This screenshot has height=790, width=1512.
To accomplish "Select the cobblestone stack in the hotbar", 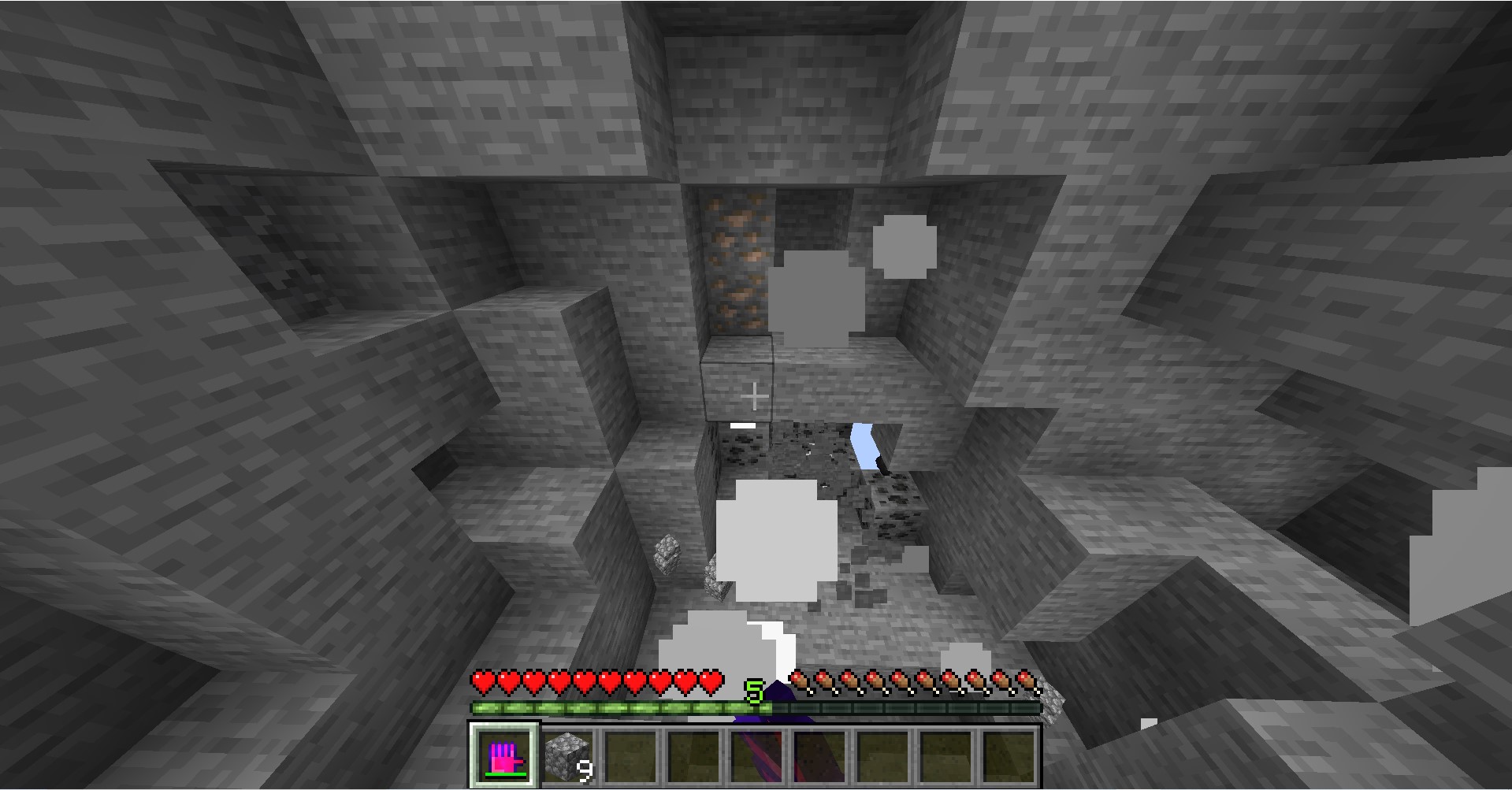I will 567,754.
